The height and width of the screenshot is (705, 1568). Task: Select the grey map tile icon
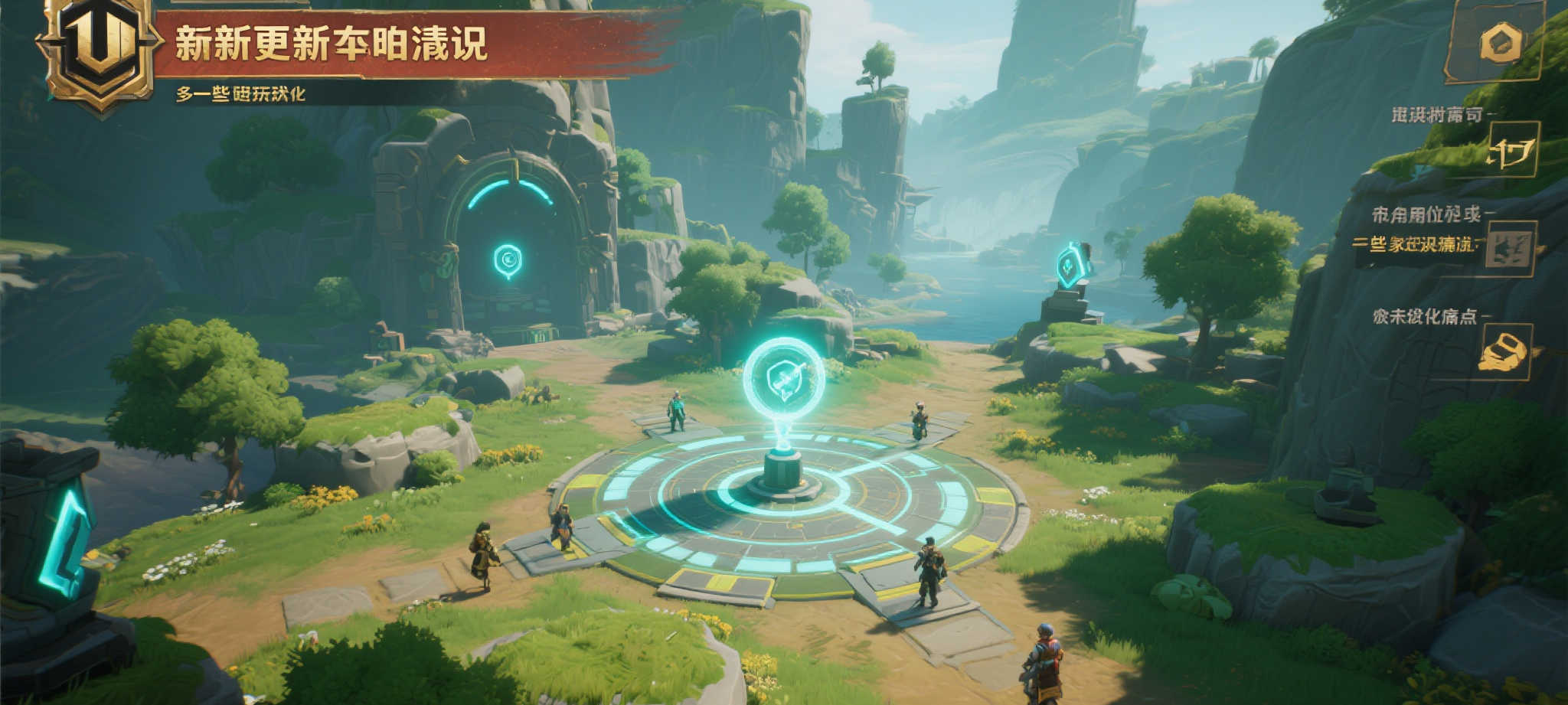(x=1509, y=249)
